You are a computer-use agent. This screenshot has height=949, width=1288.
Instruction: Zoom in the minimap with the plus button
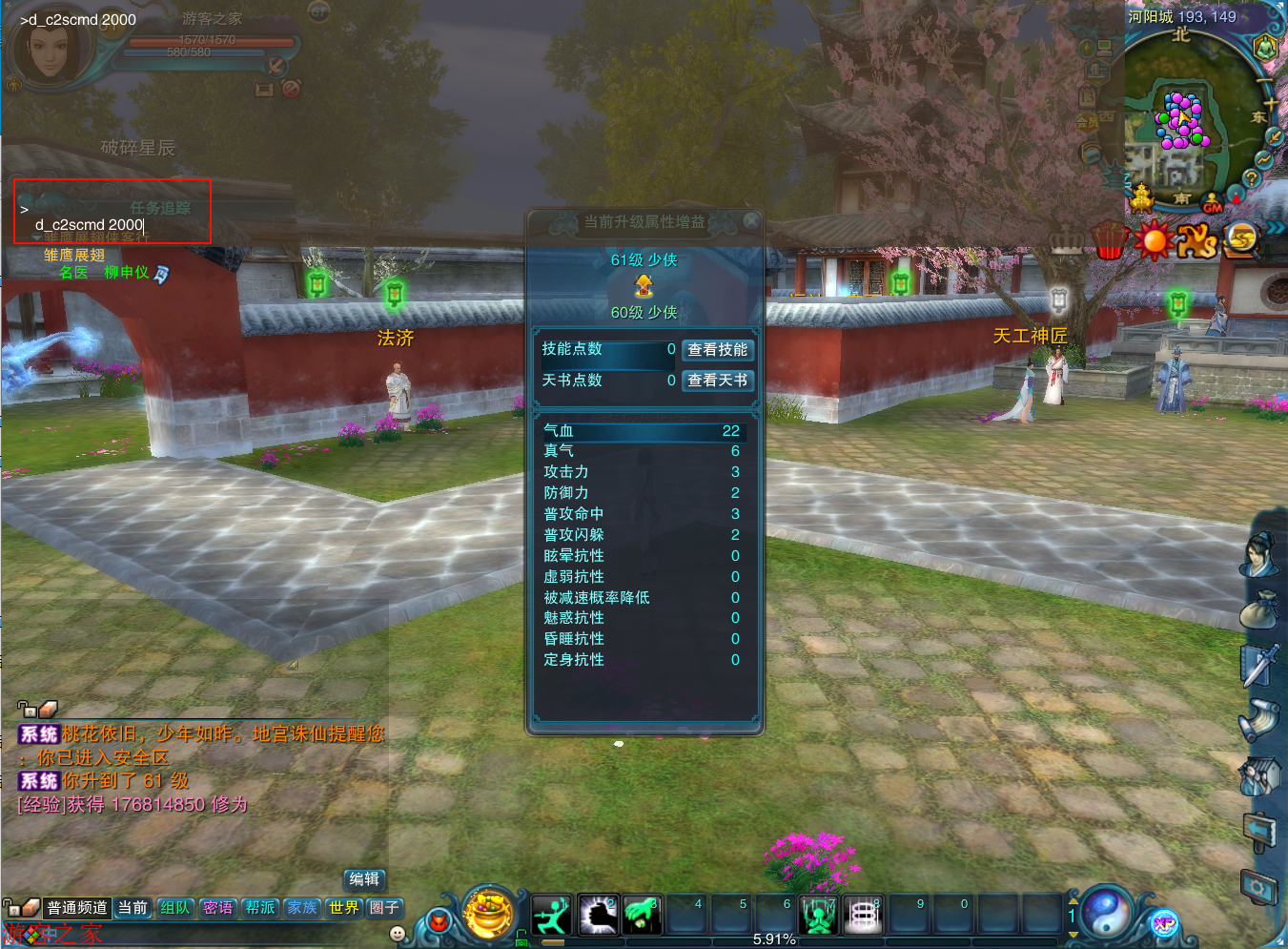1270,103
